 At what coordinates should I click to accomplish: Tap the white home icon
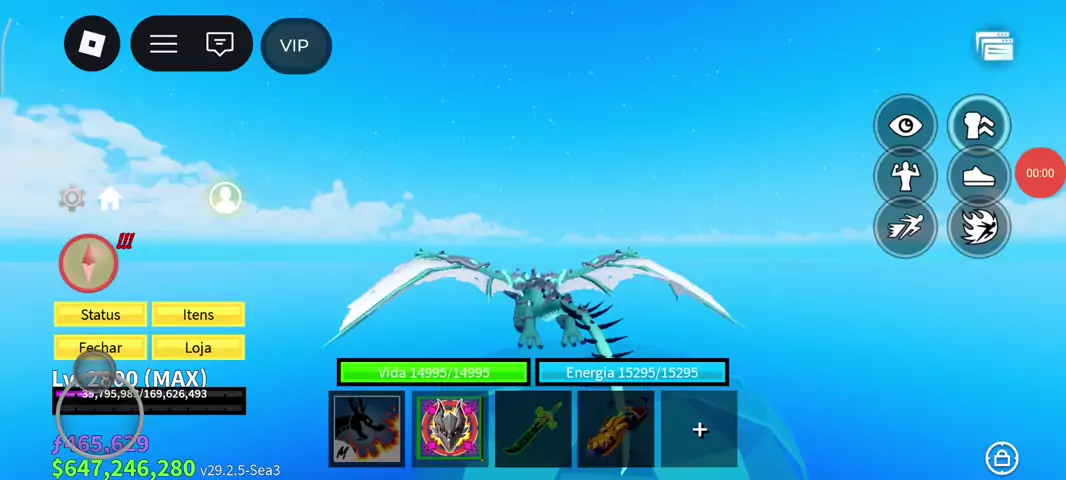tap(110, 198)
